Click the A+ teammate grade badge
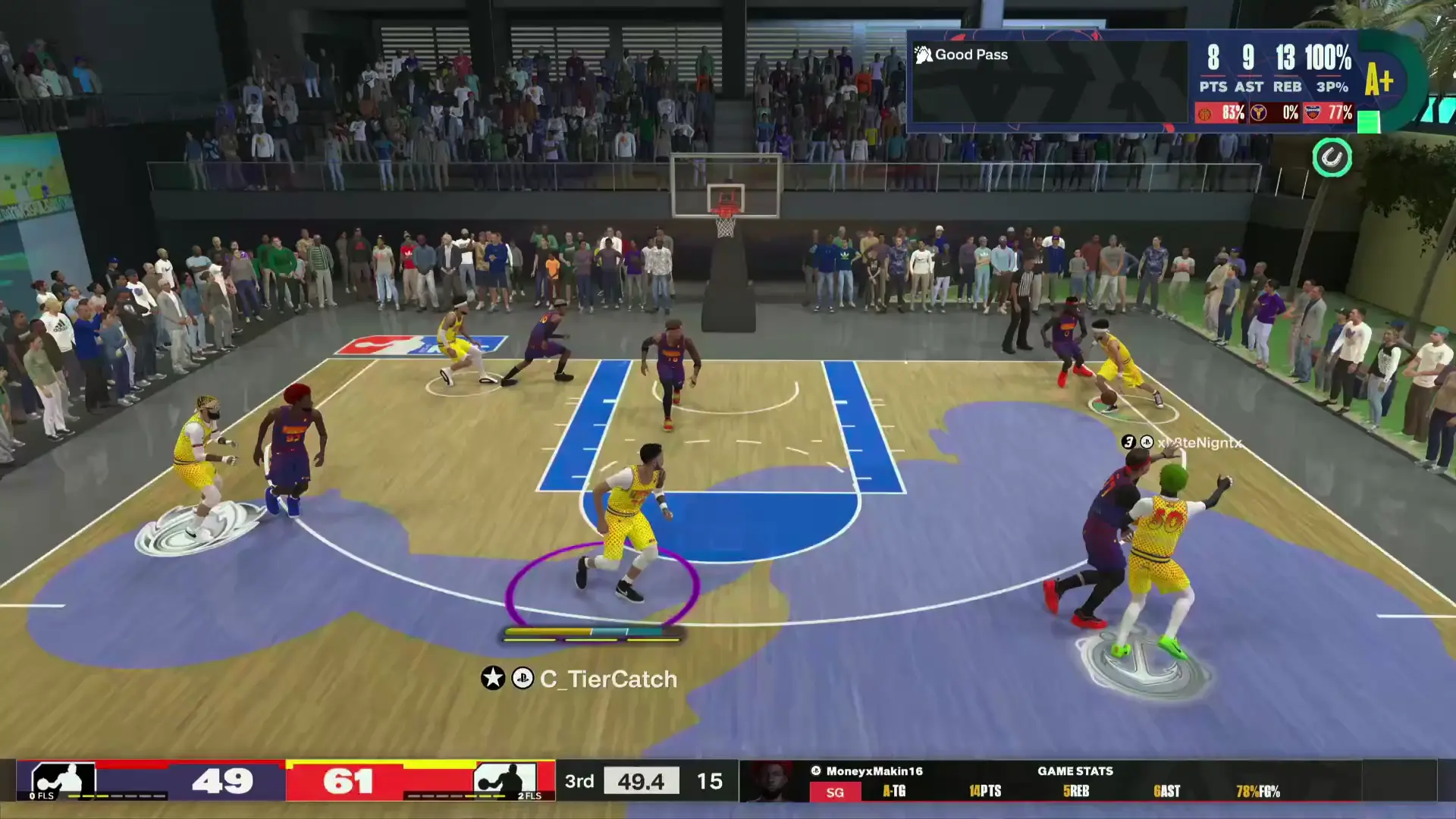The width and height of the screenshot is (1456, 819). 1379,80
